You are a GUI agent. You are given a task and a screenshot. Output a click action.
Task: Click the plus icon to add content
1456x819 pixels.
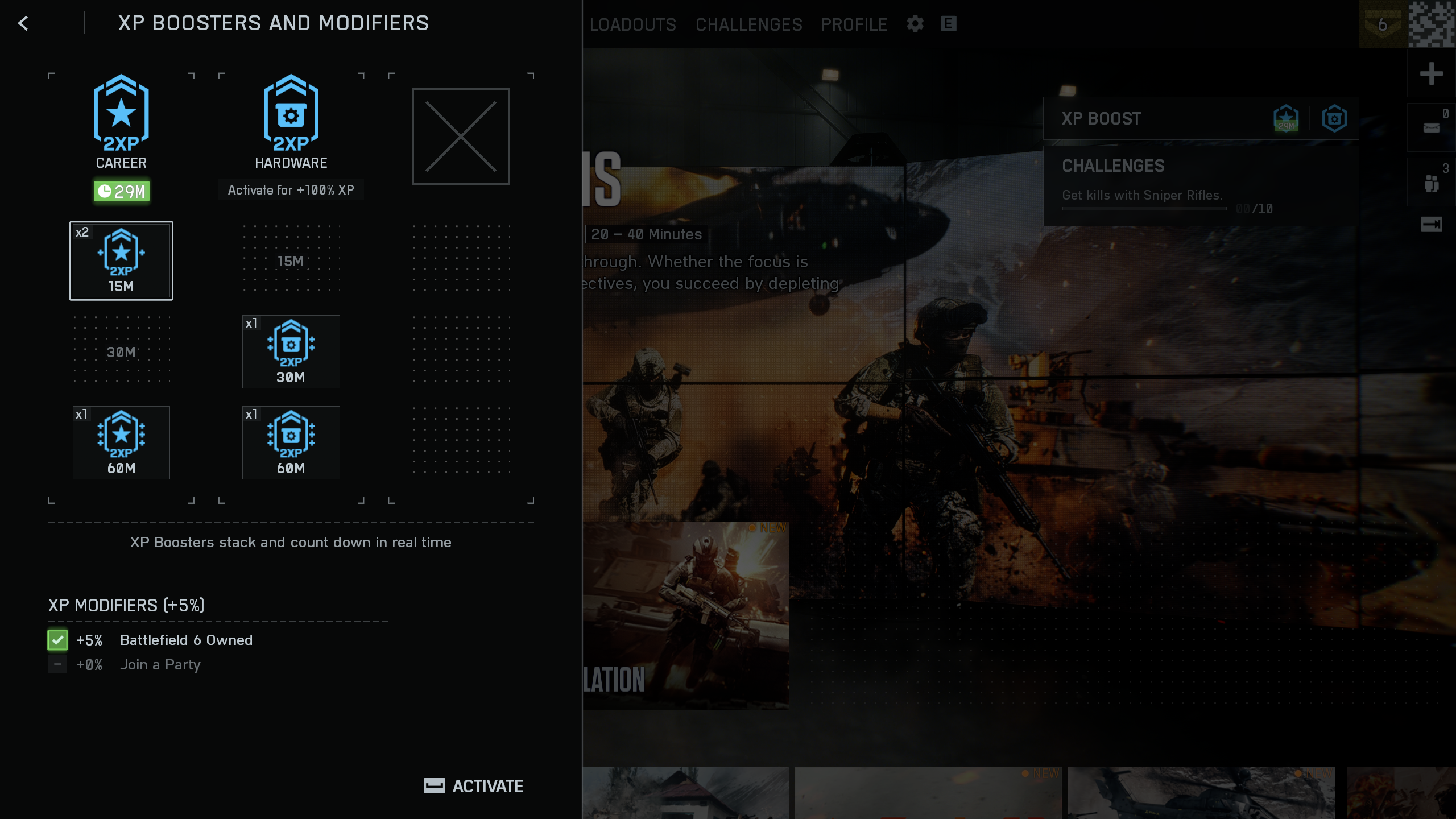coord(1433,73)
